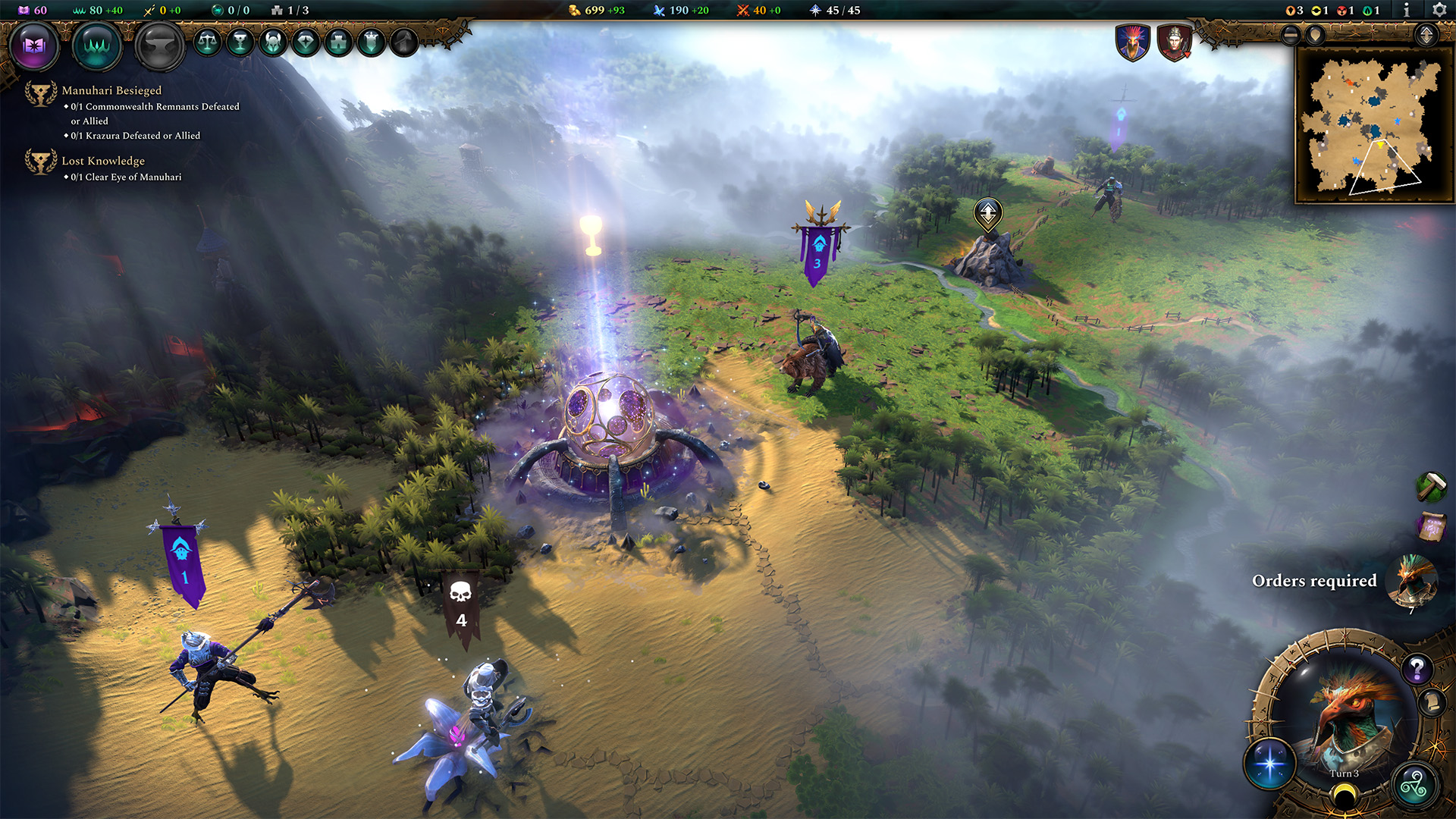Open the crowned banner icon
The width and height of the screenshot is (1456, 819).
click(371, 42)
